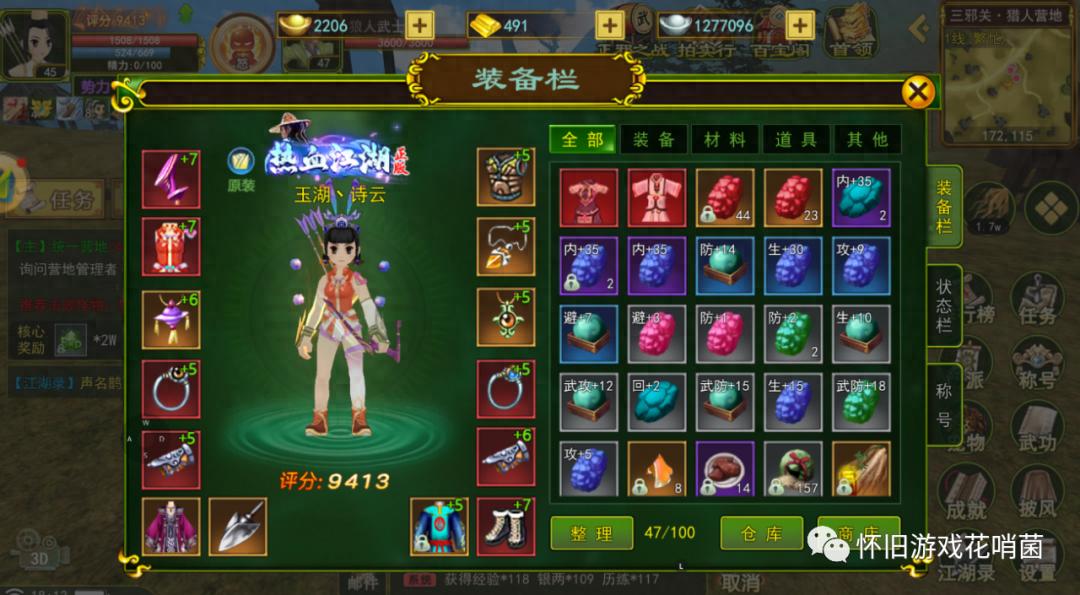Switch to the 装备 category tab
Viewport: 1080px width, 595px height.
[653, 140]
